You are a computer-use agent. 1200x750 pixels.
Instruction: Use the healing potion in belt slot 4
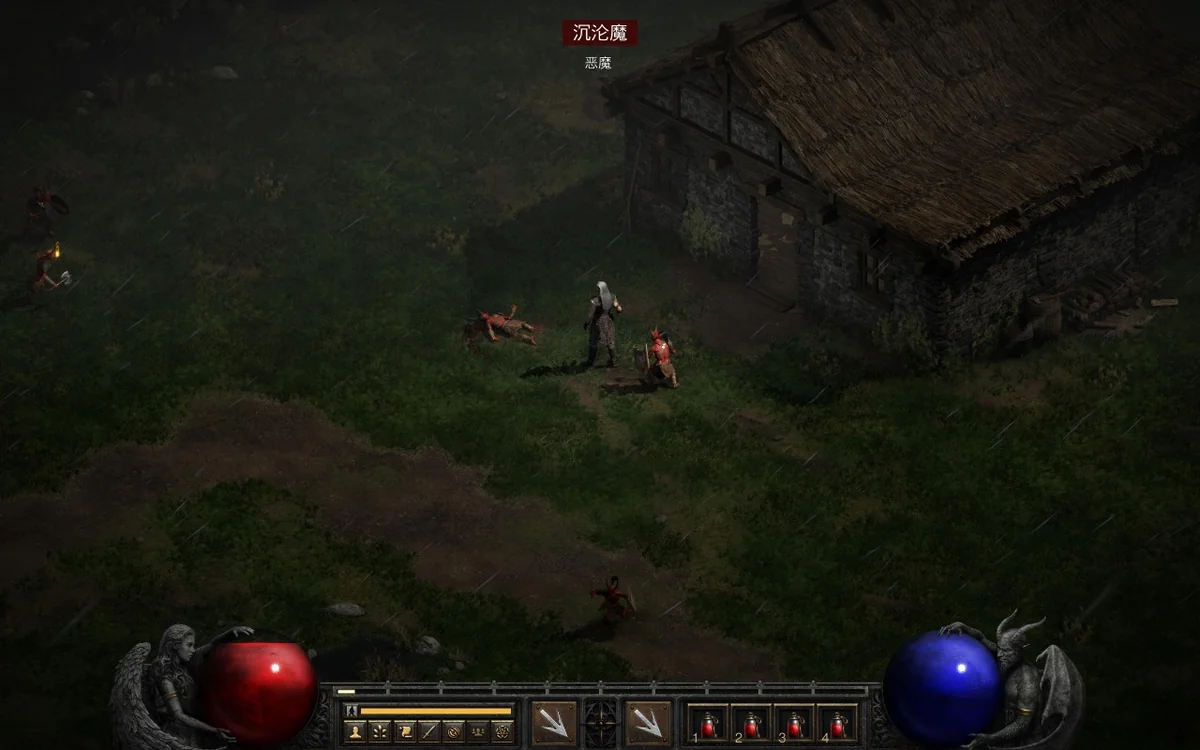click(x=838, y=722)
